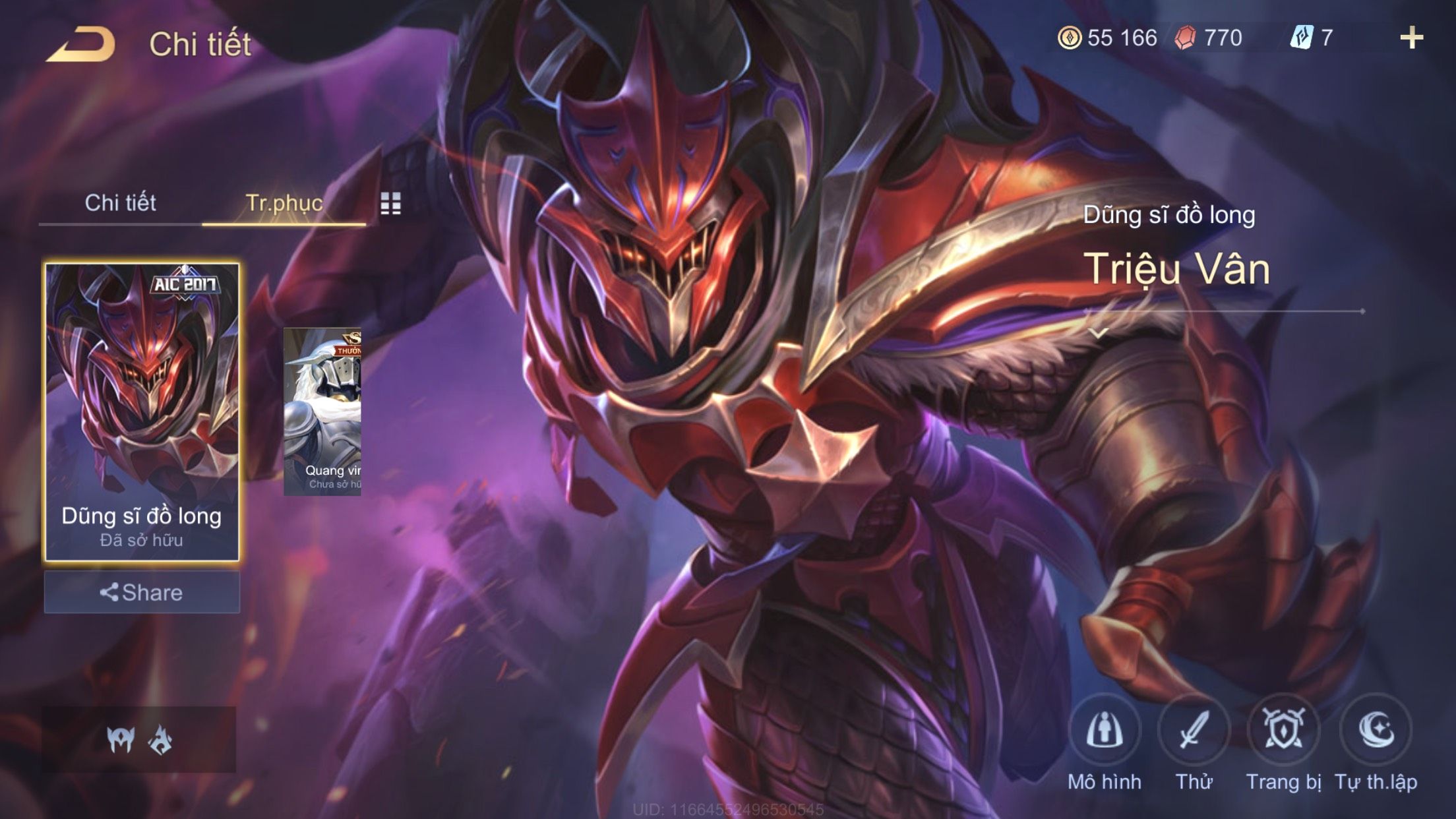Check the gold coin balance

pyautogui.click(x=1108, y=38)
